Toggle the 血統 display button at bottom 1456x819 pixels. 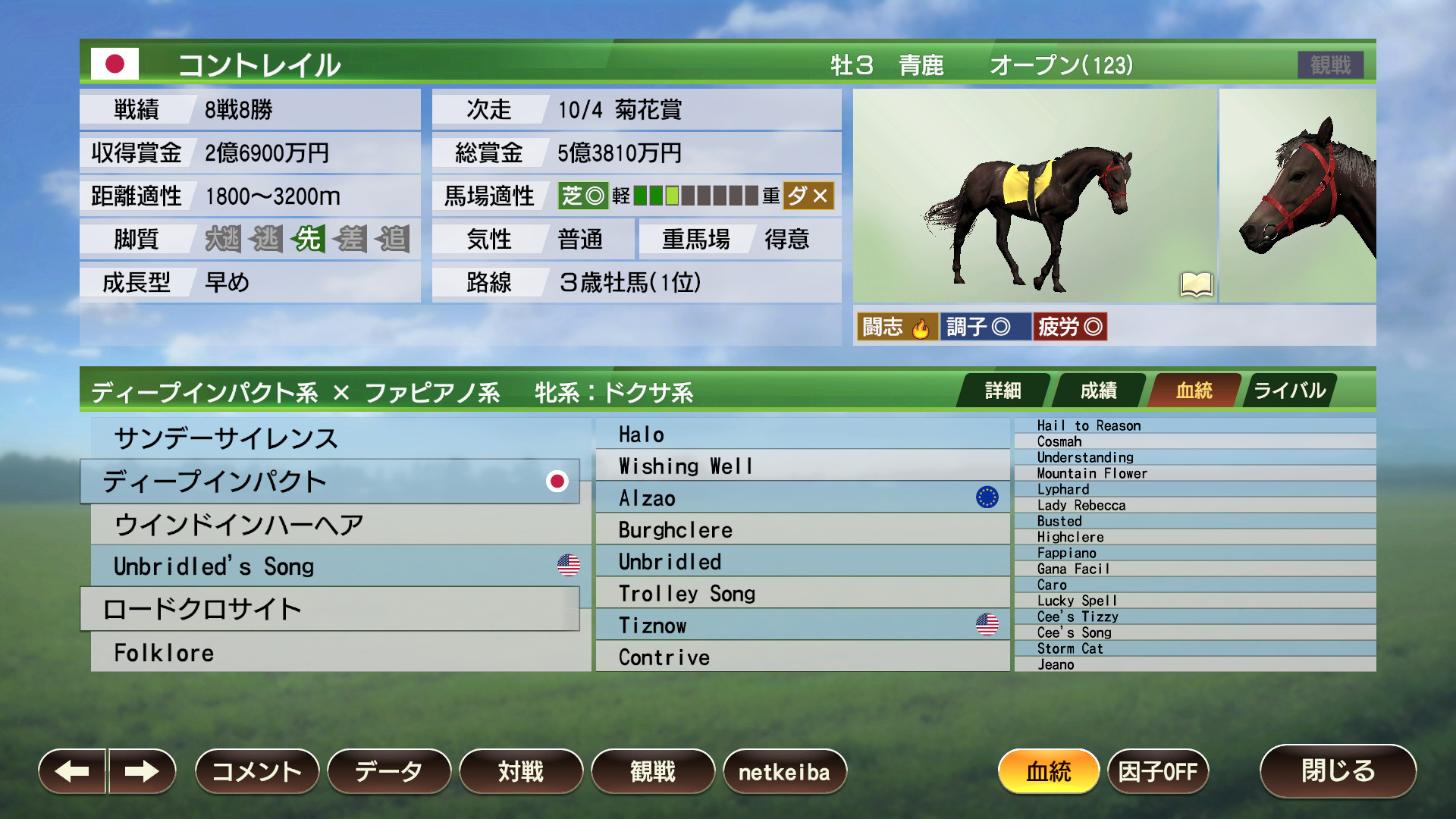pos(1050,771)
